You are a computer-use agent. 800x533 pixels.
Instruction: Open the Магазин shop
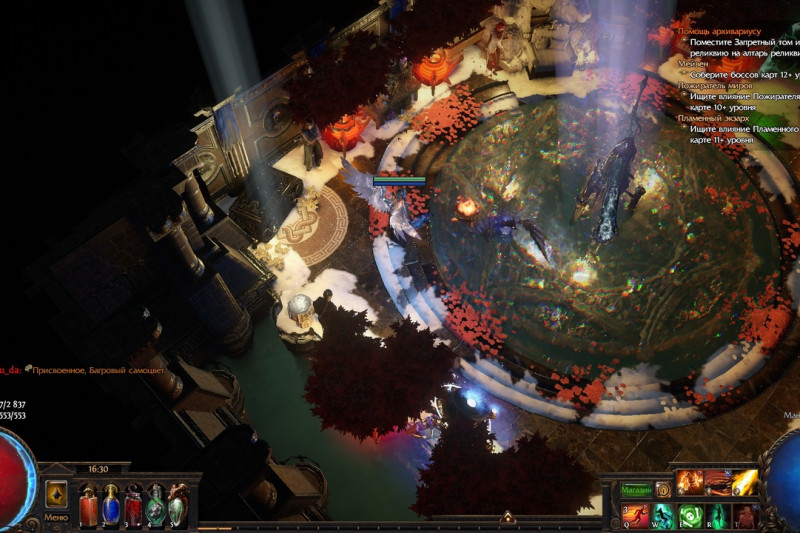(x=635, y=490)
